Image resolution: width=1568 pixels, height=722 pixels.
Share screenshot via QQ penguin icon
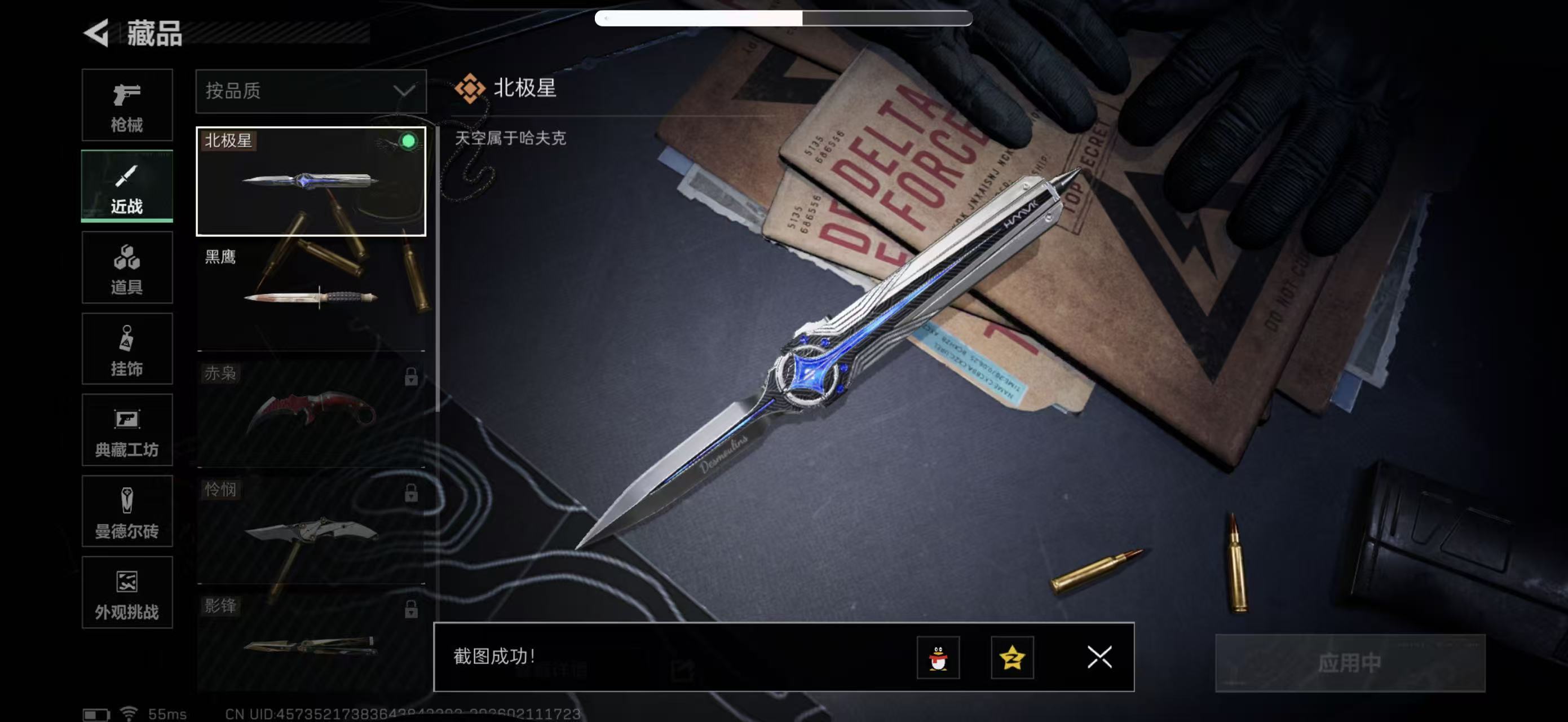[939, 658]
